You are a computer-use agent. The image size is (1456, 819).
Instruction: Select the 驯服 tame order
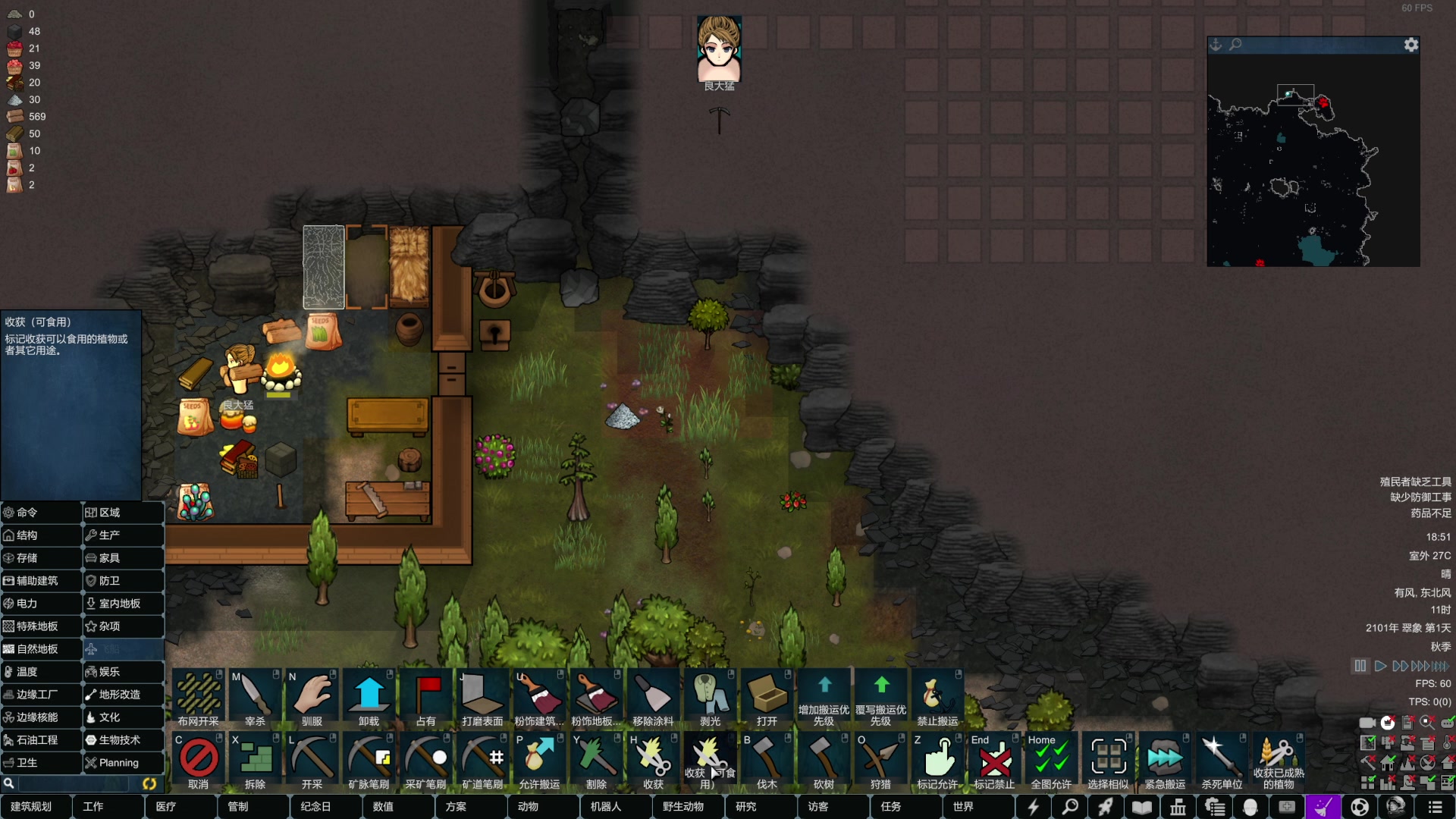pyautogui.click(x=312, y=698)
